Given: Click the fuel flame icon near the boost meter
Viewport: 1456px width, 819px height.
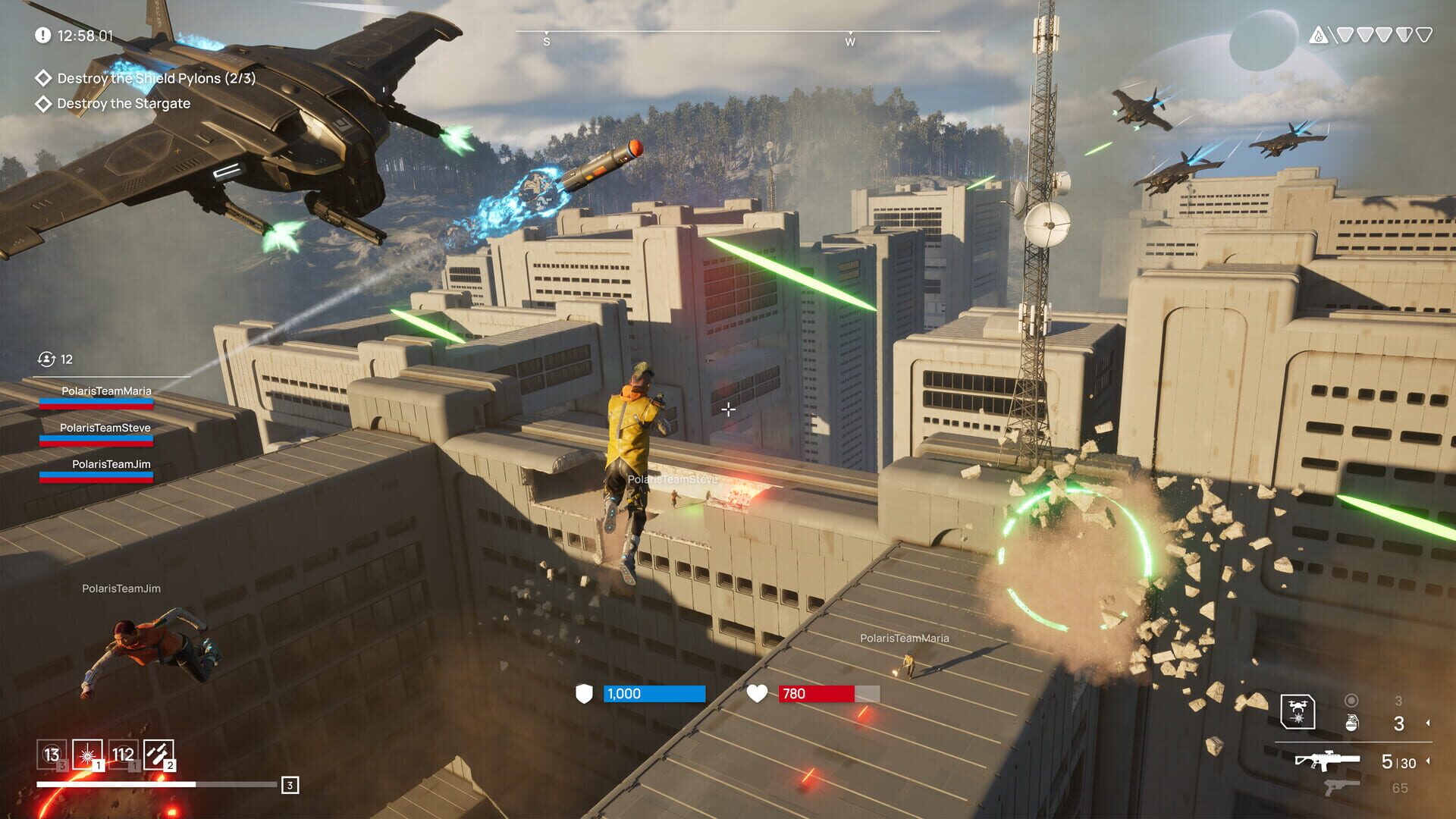Looking at the screenshot, I should point(1318,33).
